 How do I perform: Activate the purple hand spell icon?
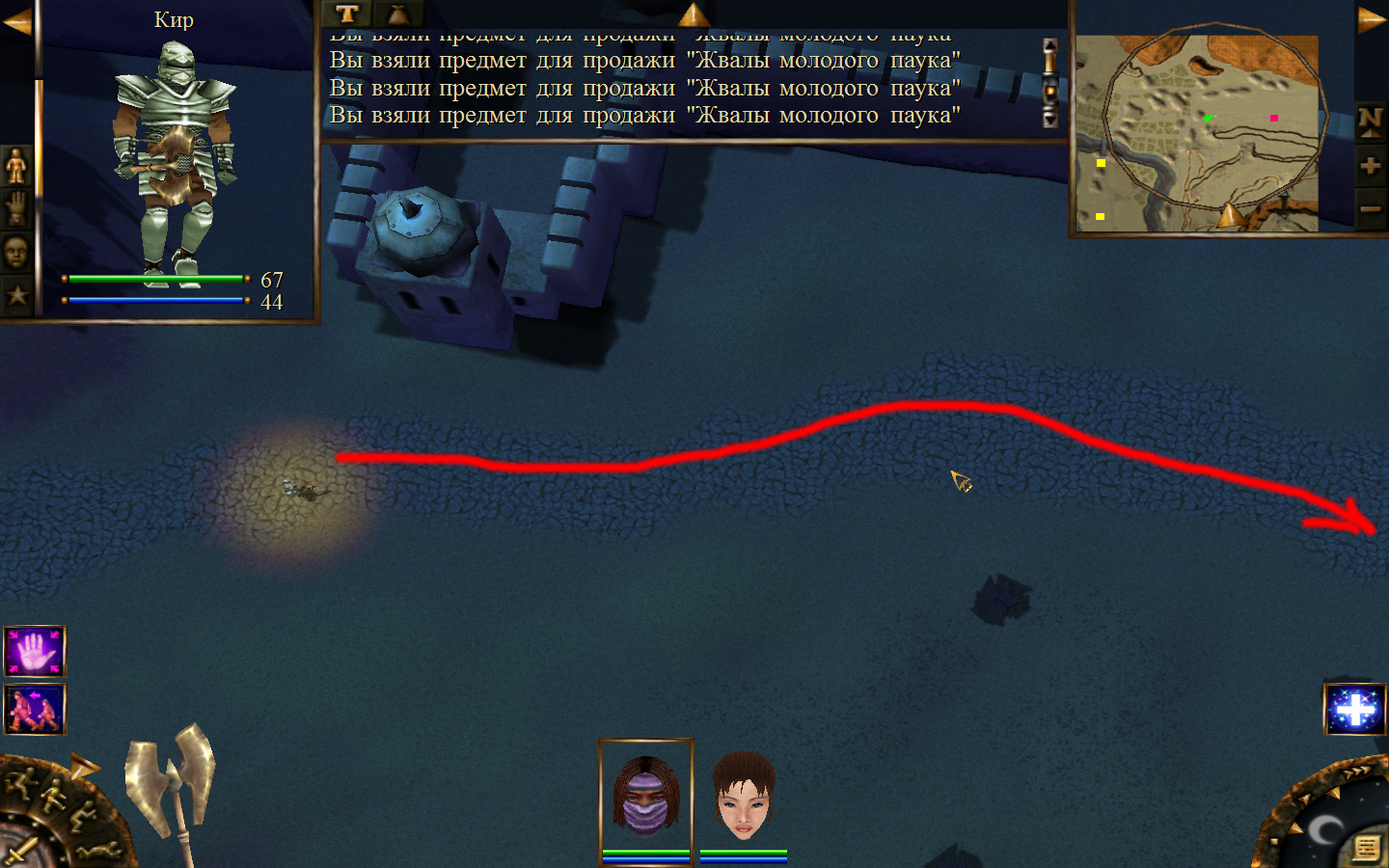35,652
